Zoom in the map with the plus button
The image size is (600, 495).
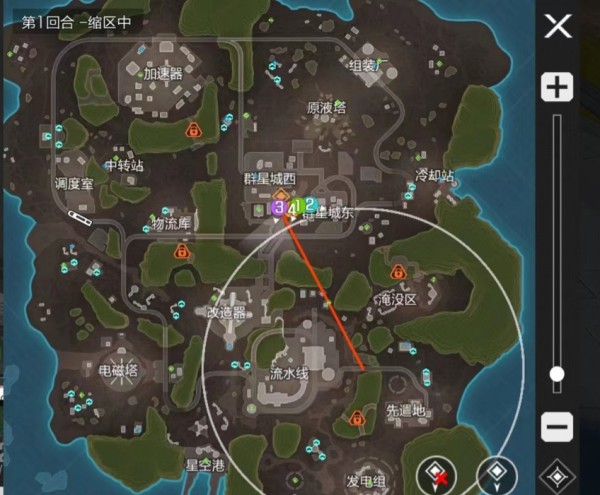click(557, 88)
